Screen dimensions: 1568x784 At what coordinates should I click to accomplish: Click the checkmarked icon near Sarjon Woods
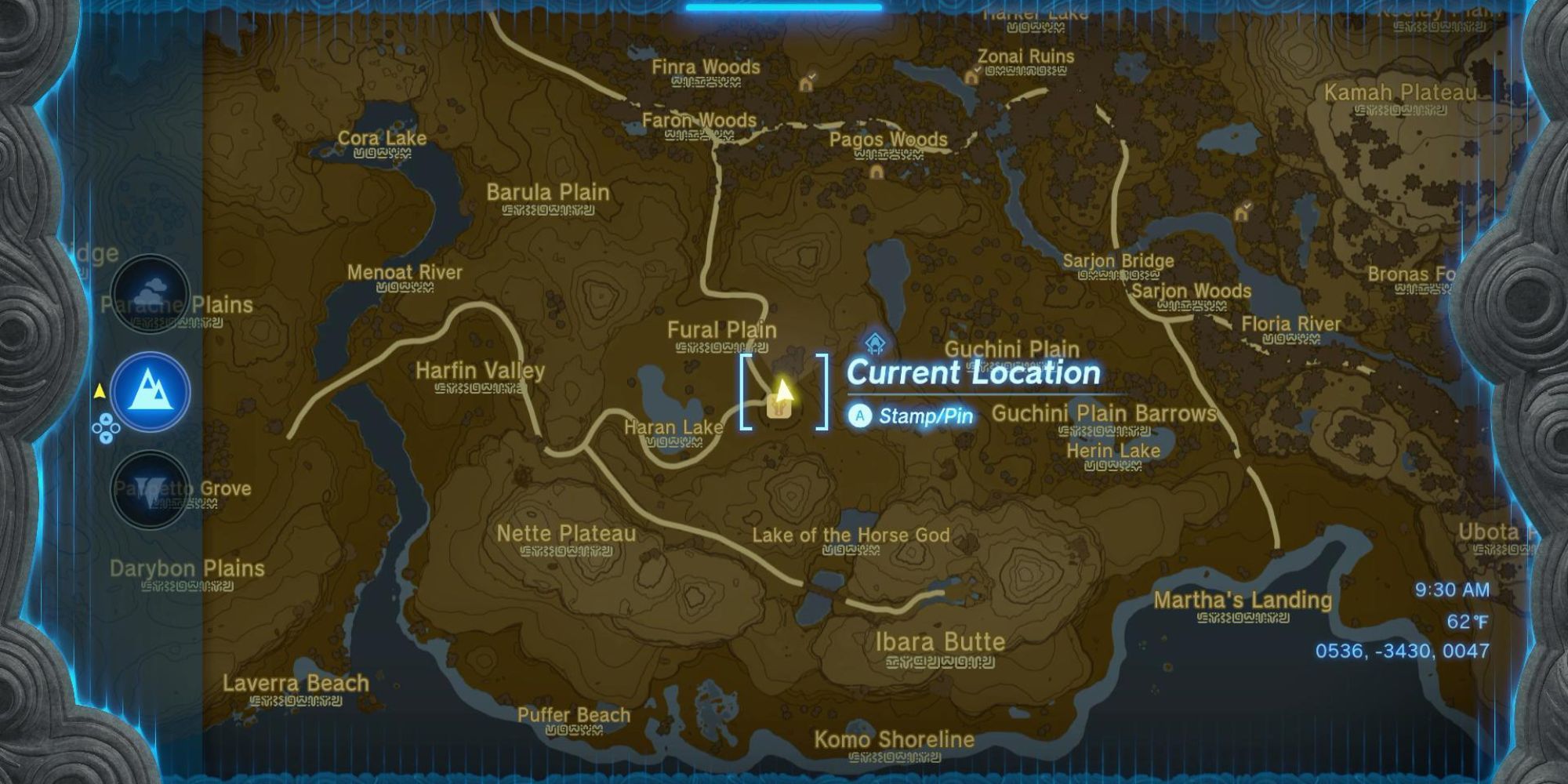pos(1243,213)
